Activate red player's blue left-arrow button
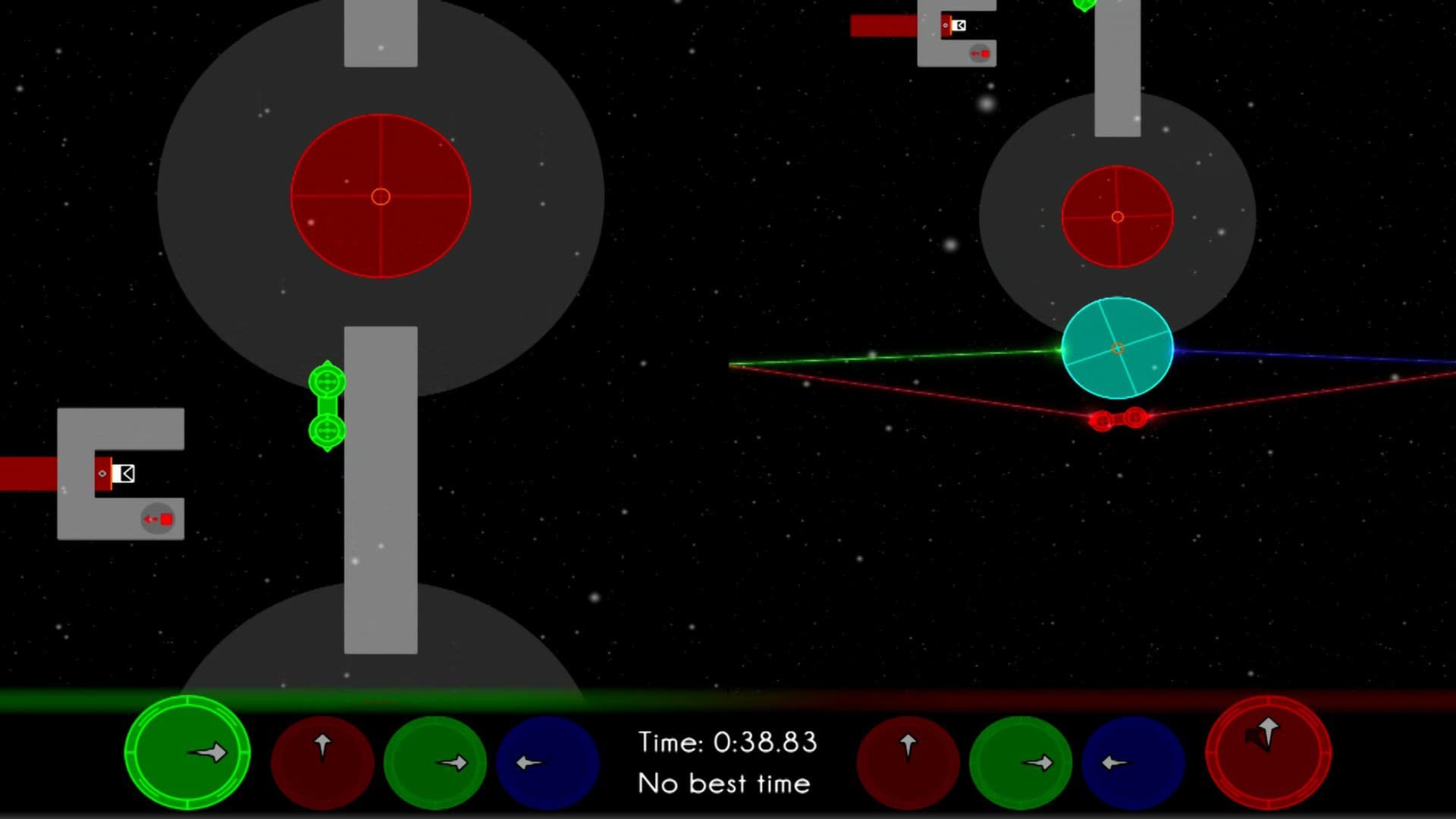 tap(1133, 761)
